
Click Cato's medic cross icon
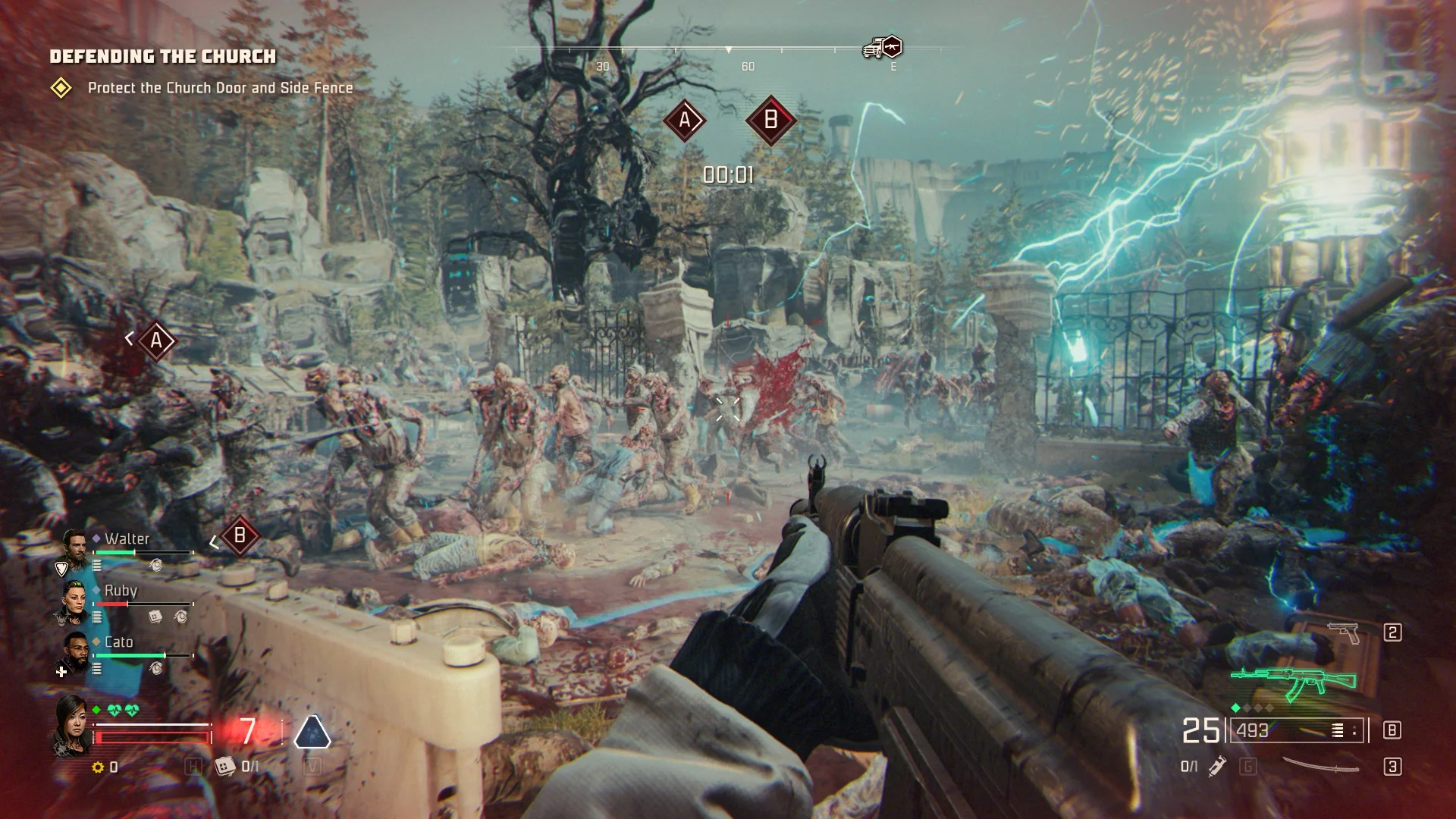[61, 673]
